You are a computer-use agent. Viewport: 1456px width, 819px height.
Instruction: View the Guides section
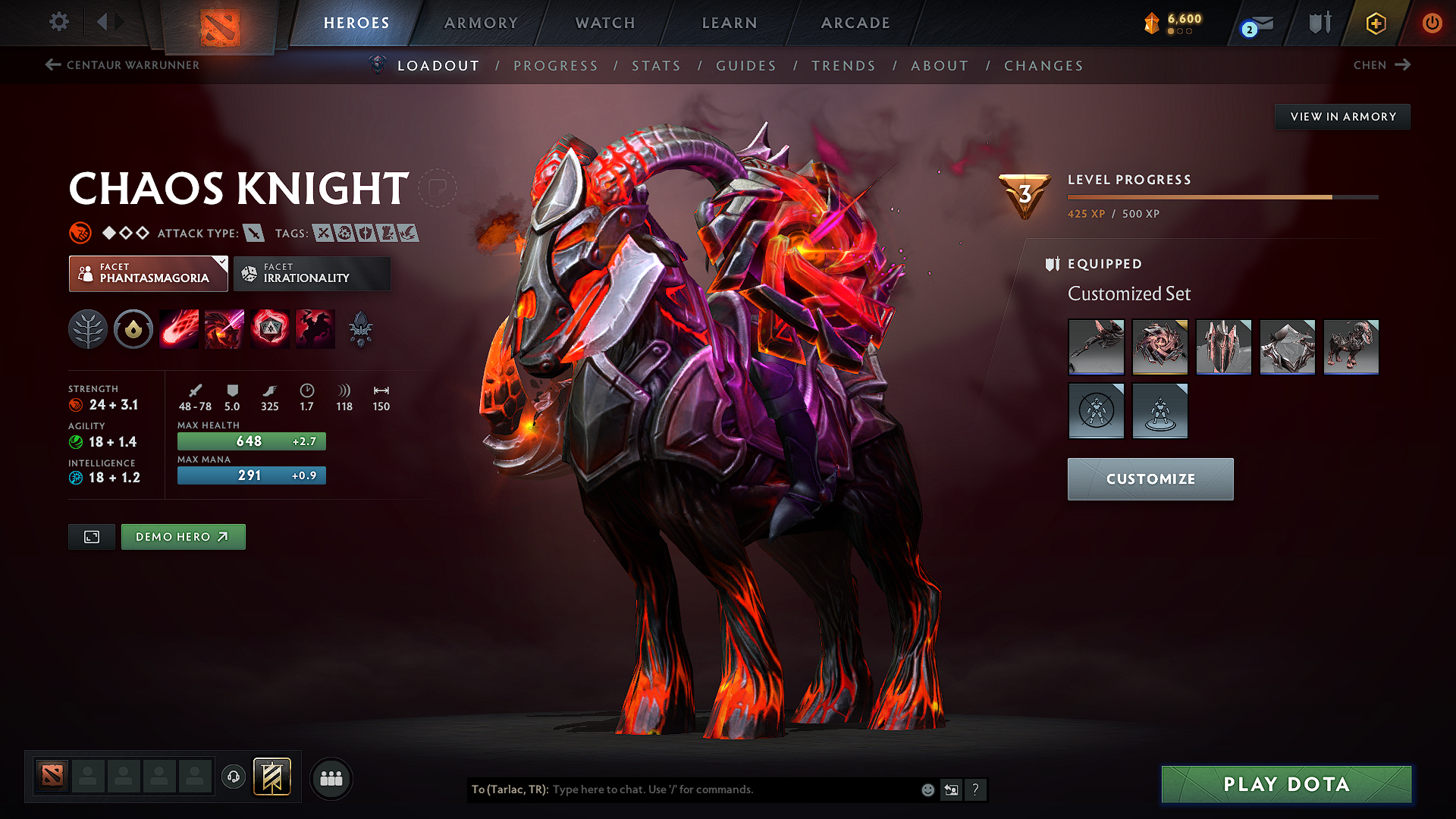tap(746, 66)
